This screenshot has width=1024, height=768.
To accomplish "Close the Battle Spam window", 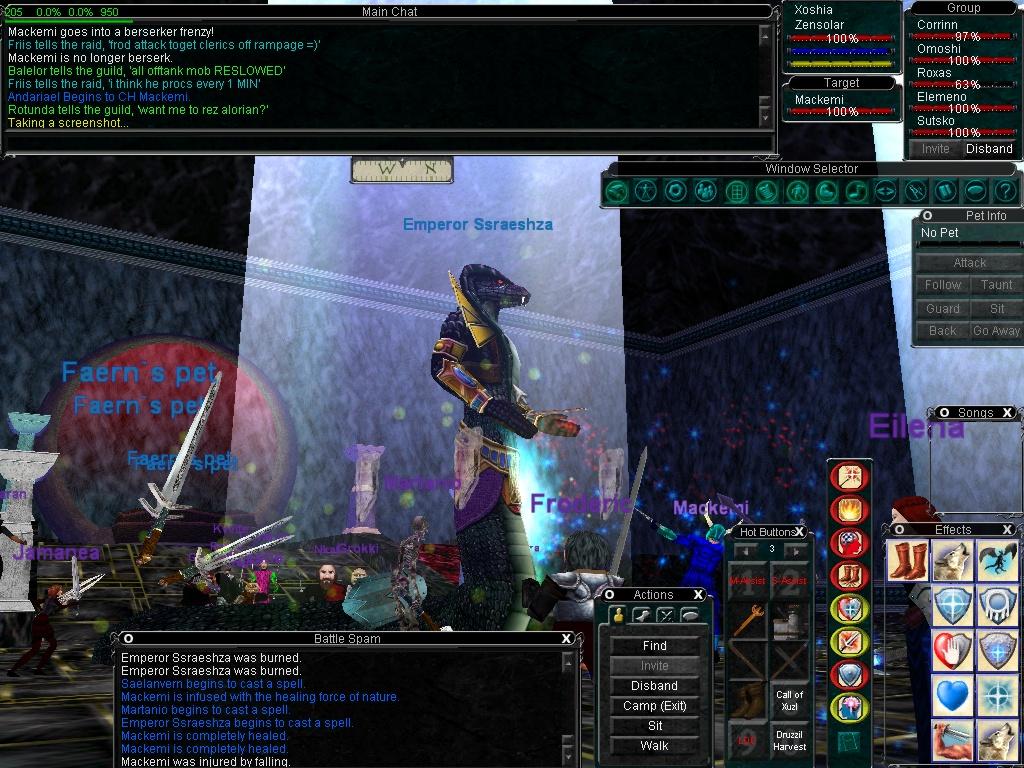I will point(567,639).
